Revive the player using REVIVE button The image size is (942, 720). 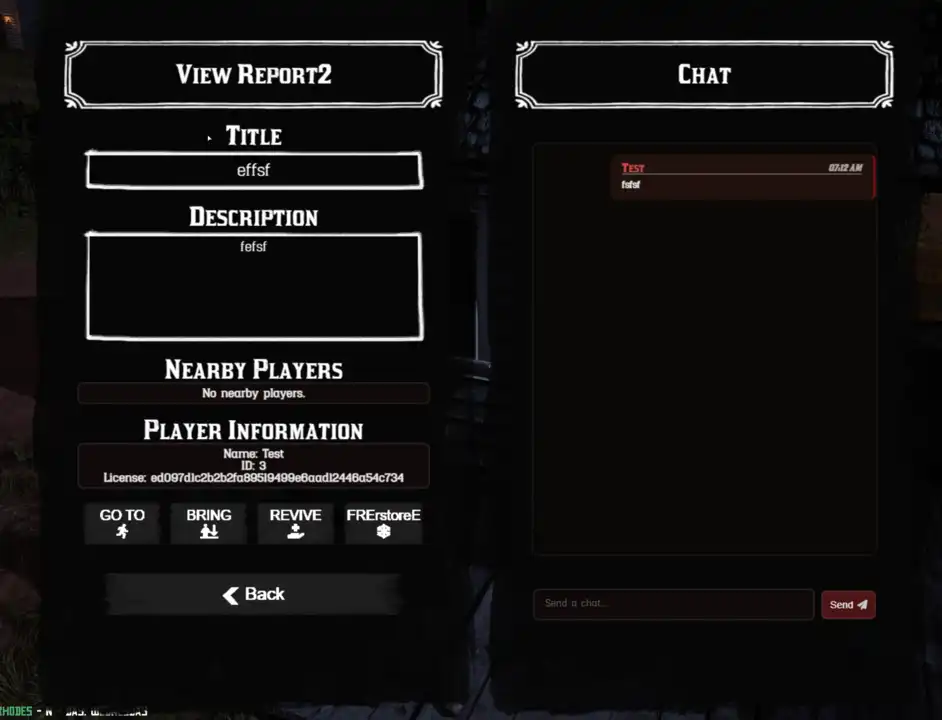click(x=295, y=523)
